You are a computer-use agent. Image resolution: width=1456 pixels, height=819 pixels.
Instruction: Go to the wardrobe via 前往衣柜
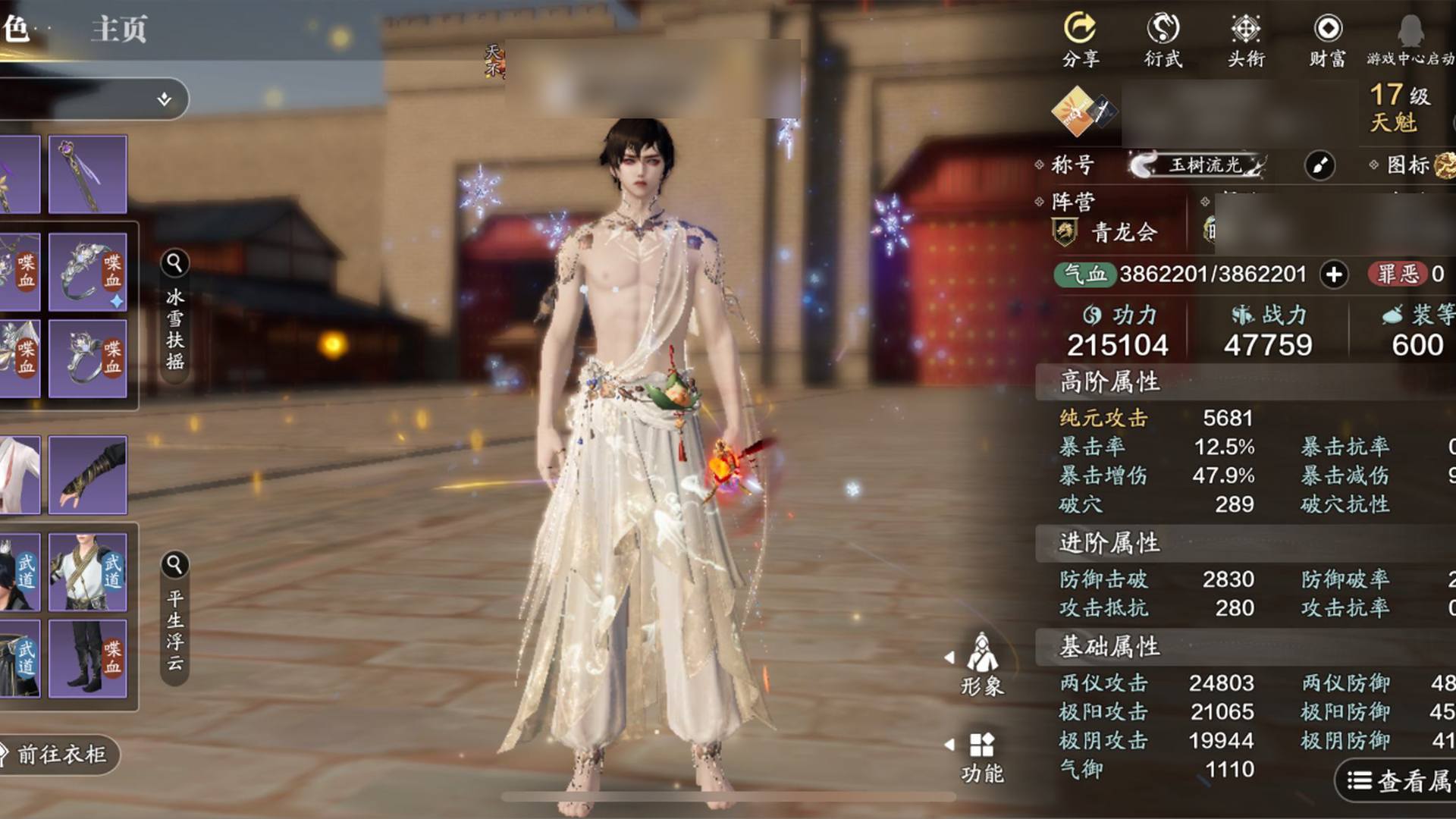coord(61,754)
